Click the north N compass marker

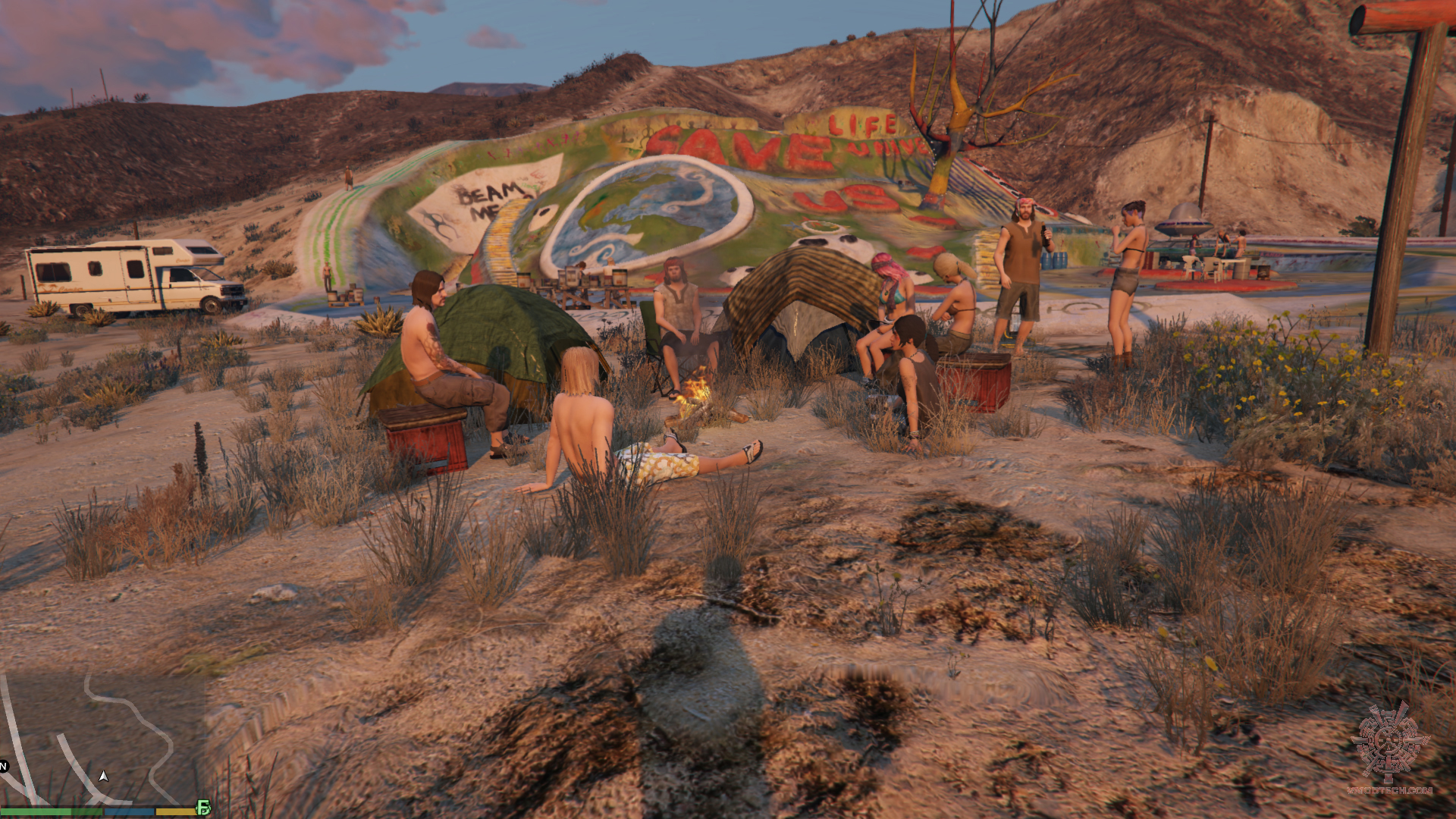pyautogui.click(x=3, y=766)
